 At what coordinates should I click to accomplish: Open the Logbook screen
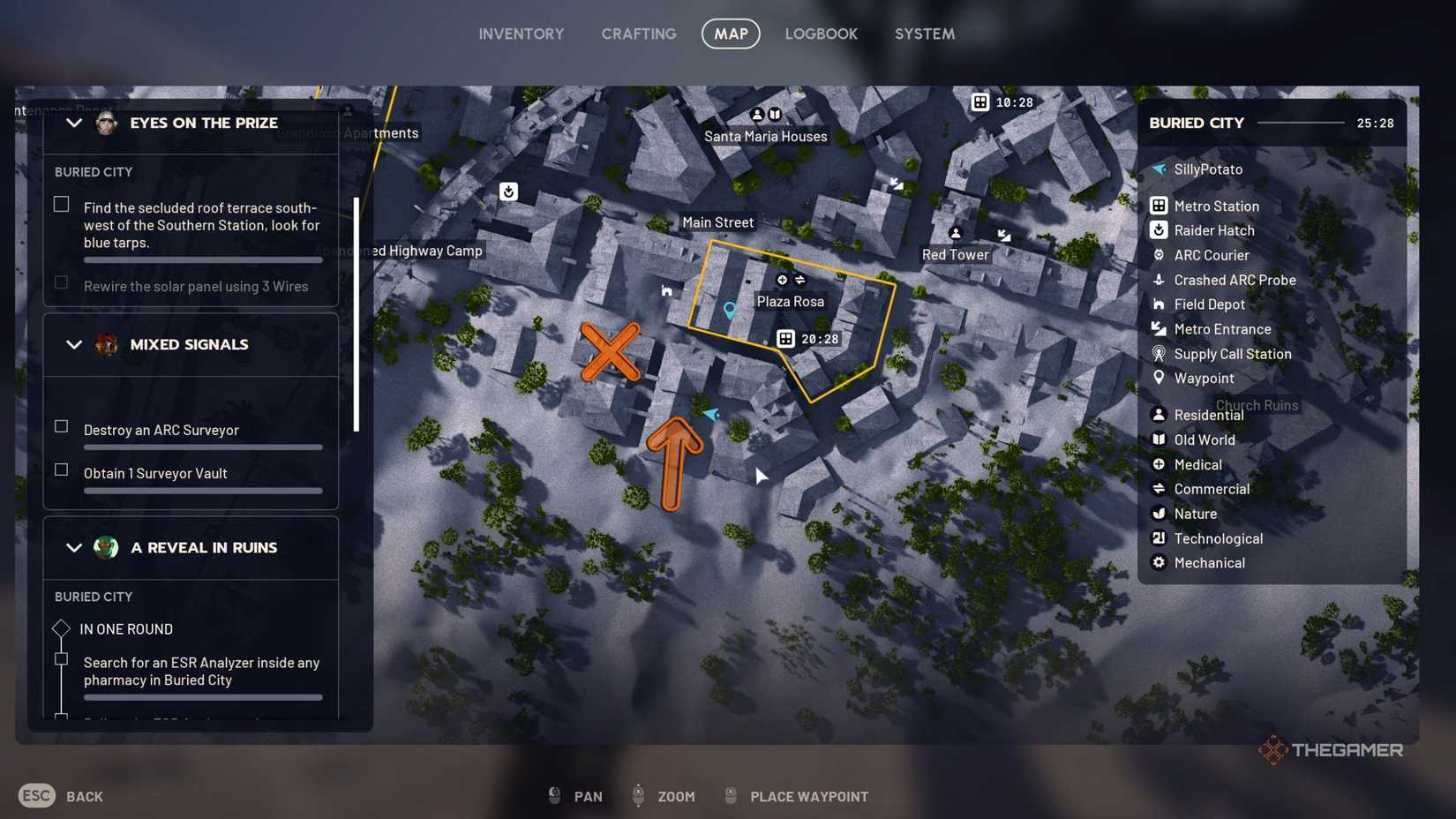point(821,34)
